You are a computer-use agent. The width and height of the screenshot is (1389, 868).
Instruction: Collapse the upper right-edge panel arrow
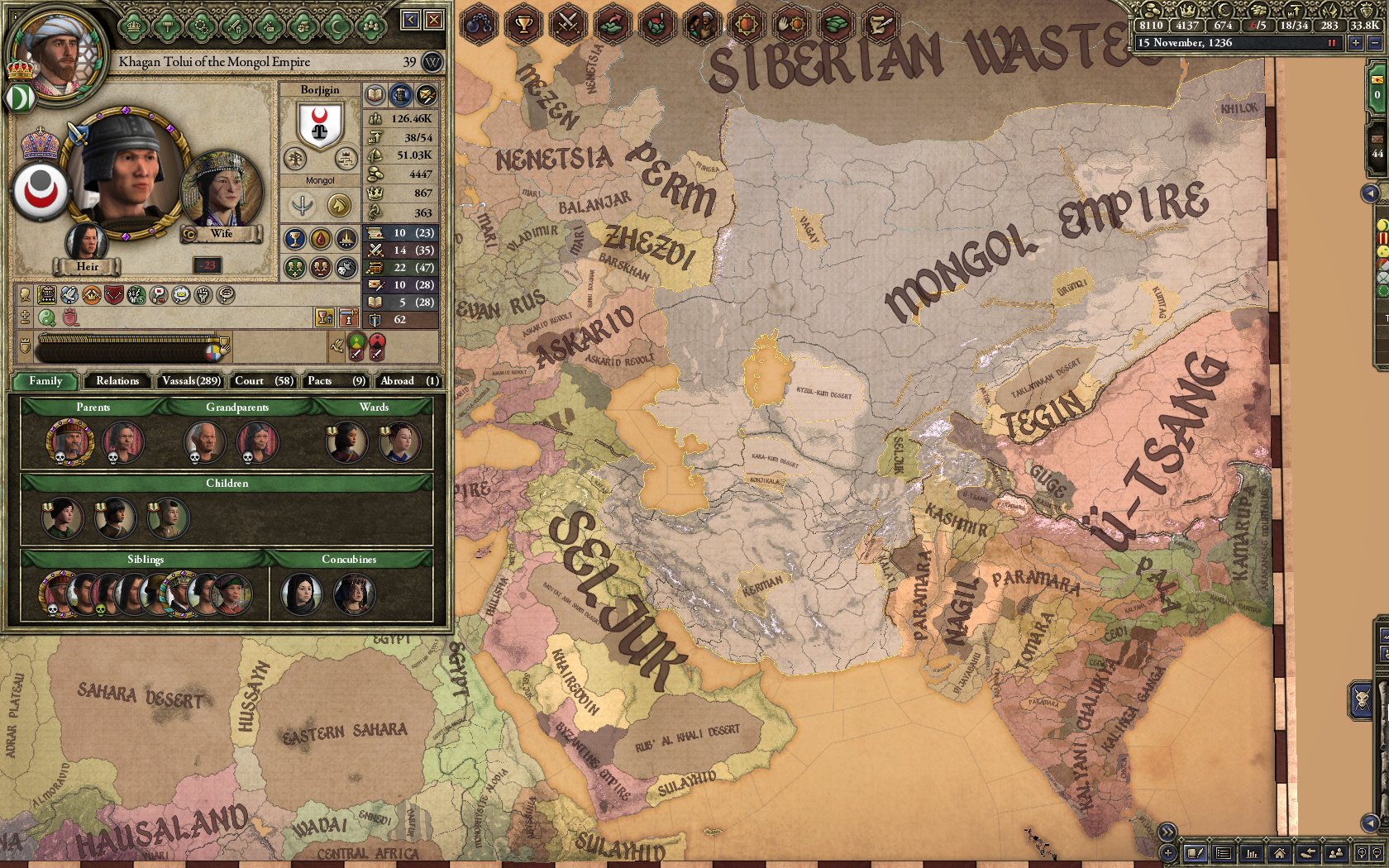pos(1369,193)
